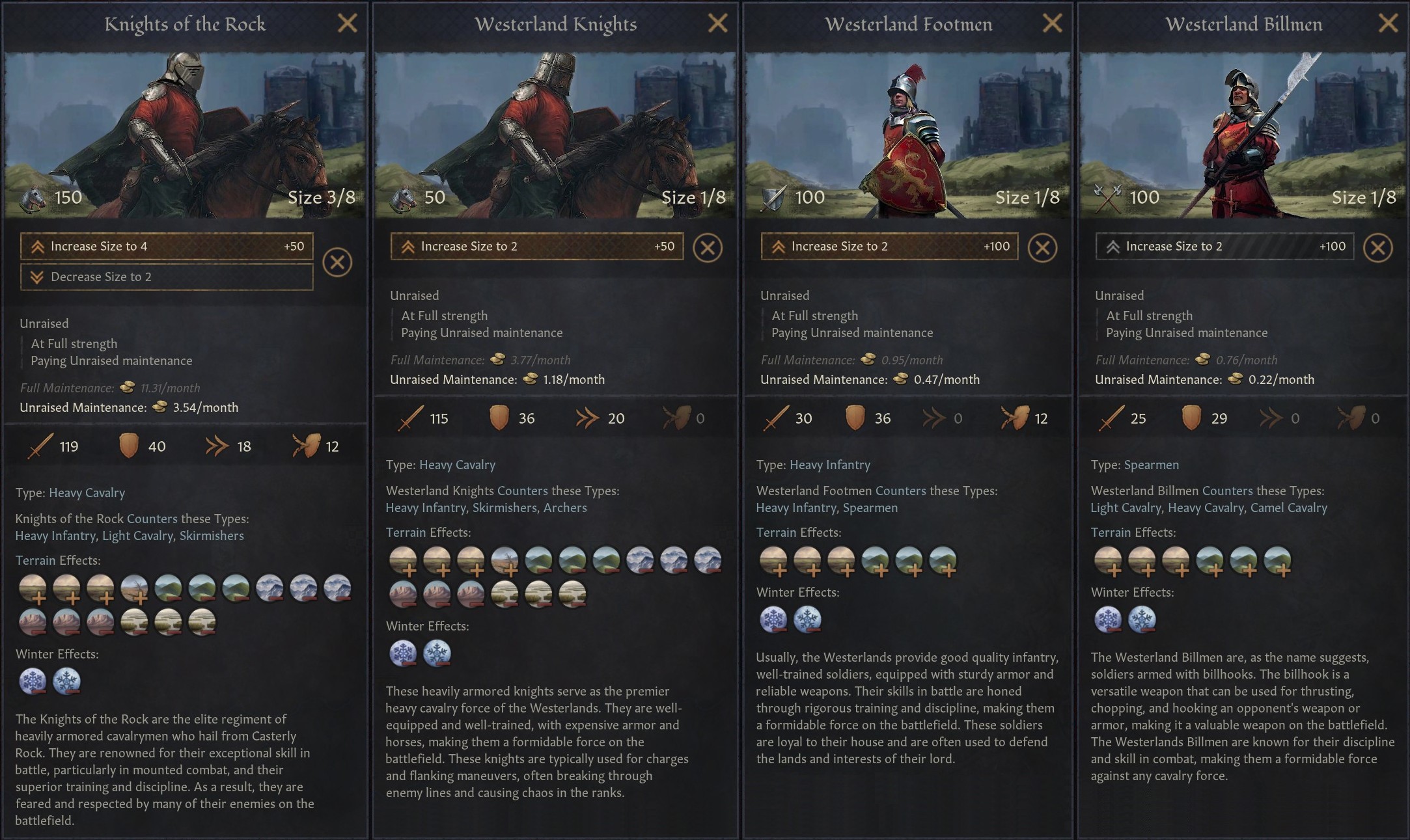Inspect the damage sword icon under Westerland Knights
This screenshot has width=1410, height=840.
coord(410,418)
